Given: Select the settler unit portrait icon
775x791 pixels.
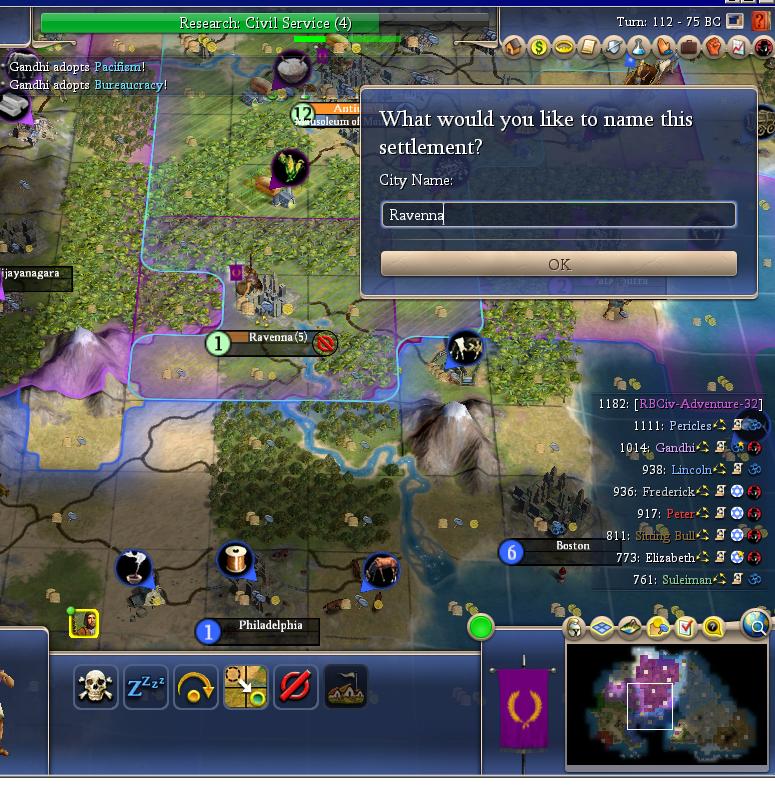Looking at the screenshot, I should [84, 624].
